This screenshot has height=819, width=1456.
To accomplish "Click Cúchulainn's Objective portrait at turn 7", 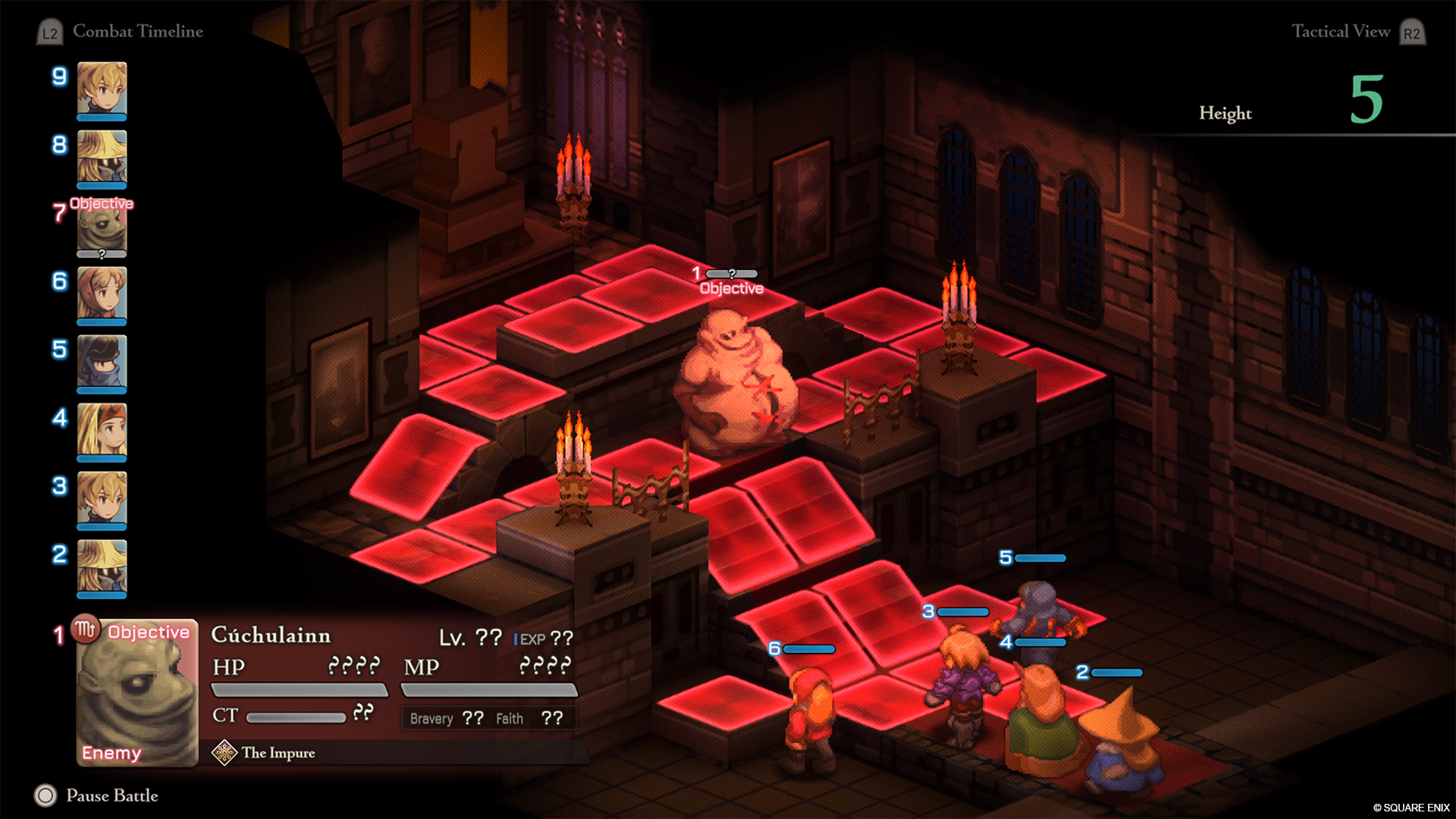I will [102, 227].
